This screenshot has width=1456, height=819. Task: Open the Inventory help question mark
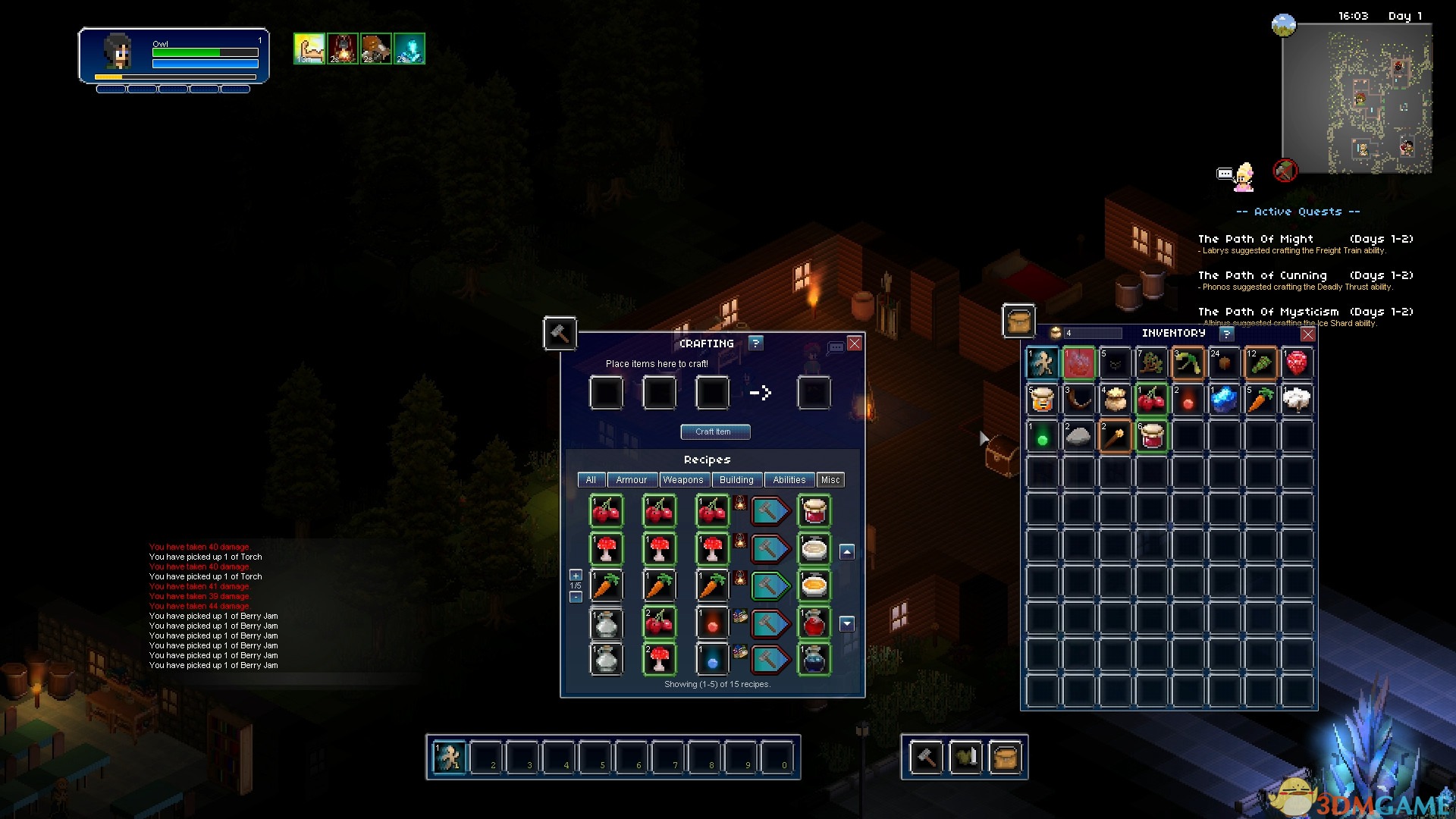point(1226,334)
